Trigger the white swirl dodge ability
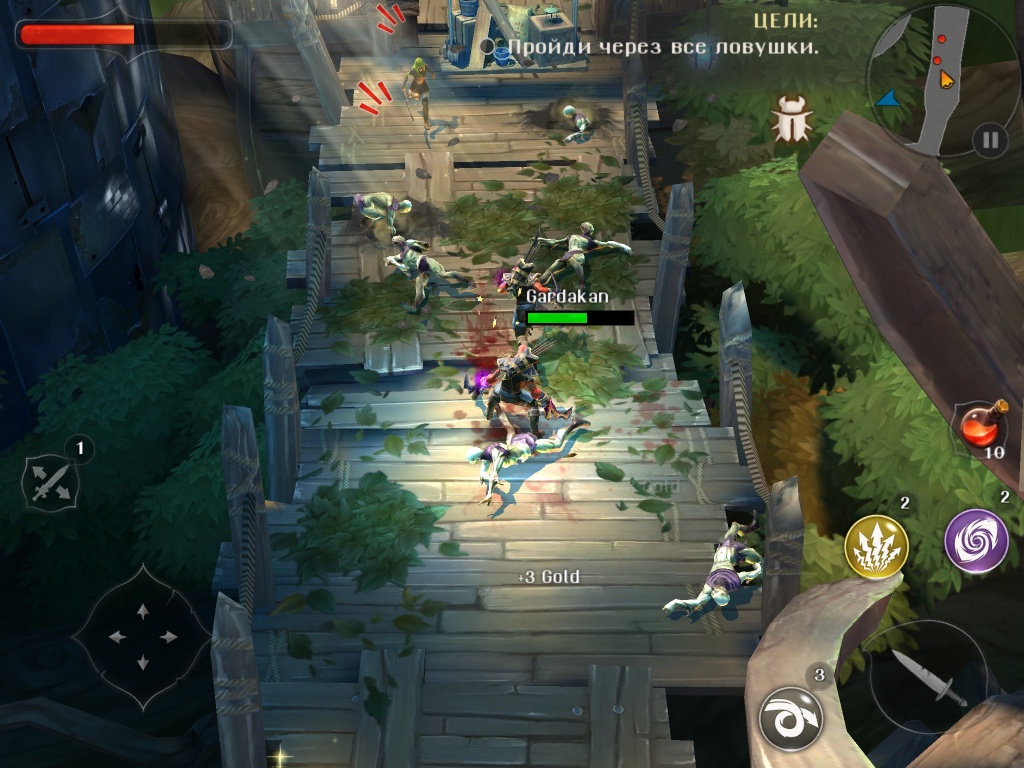The image size is (1024, 768). [x=790, y=717]
